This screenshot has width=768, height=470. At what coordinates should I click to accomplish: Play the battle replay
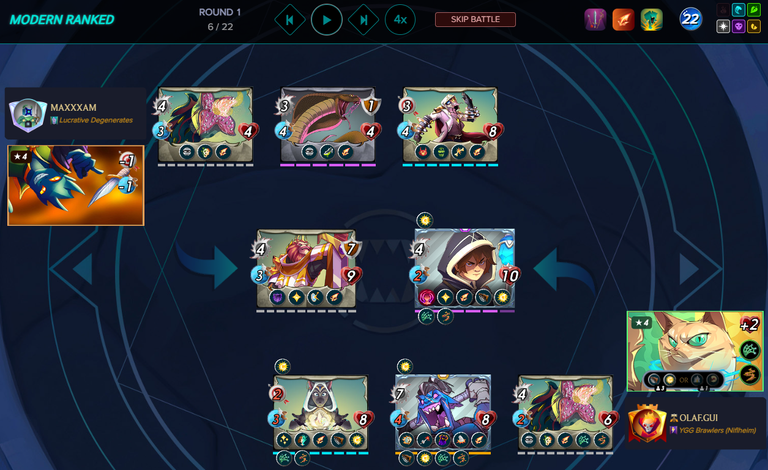326,20
